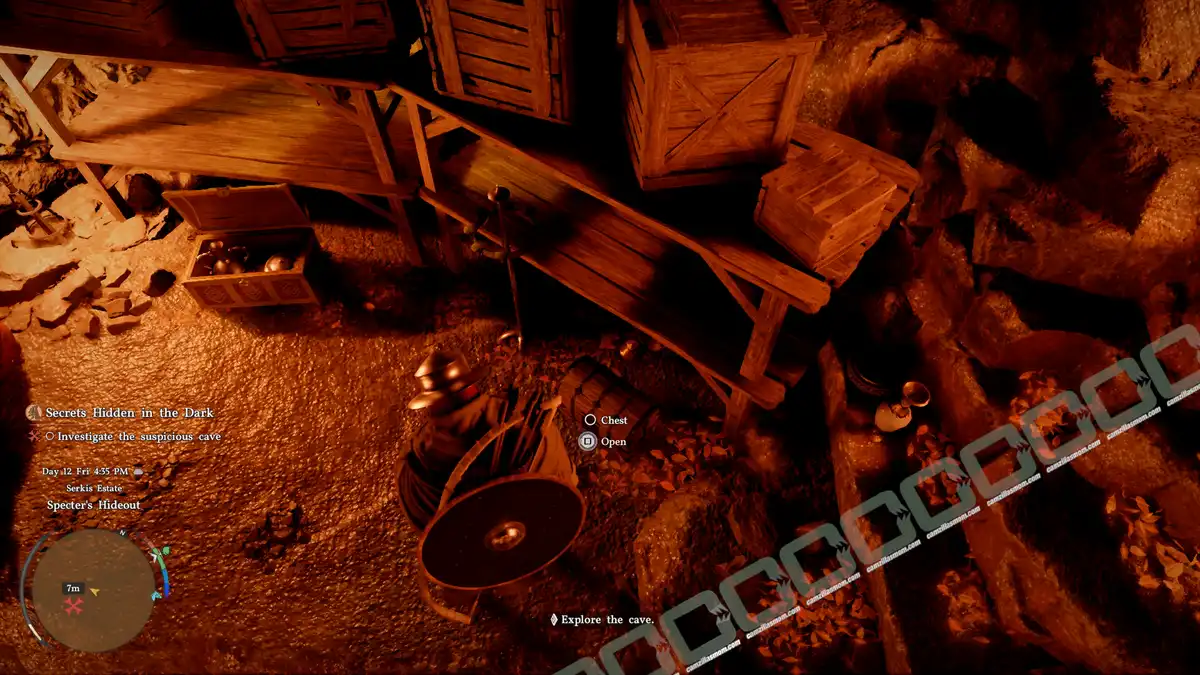This screenshot has width=1200, height=675.
Task: Click the red crossed-swords minimap marker
Action: click(73, 606)
